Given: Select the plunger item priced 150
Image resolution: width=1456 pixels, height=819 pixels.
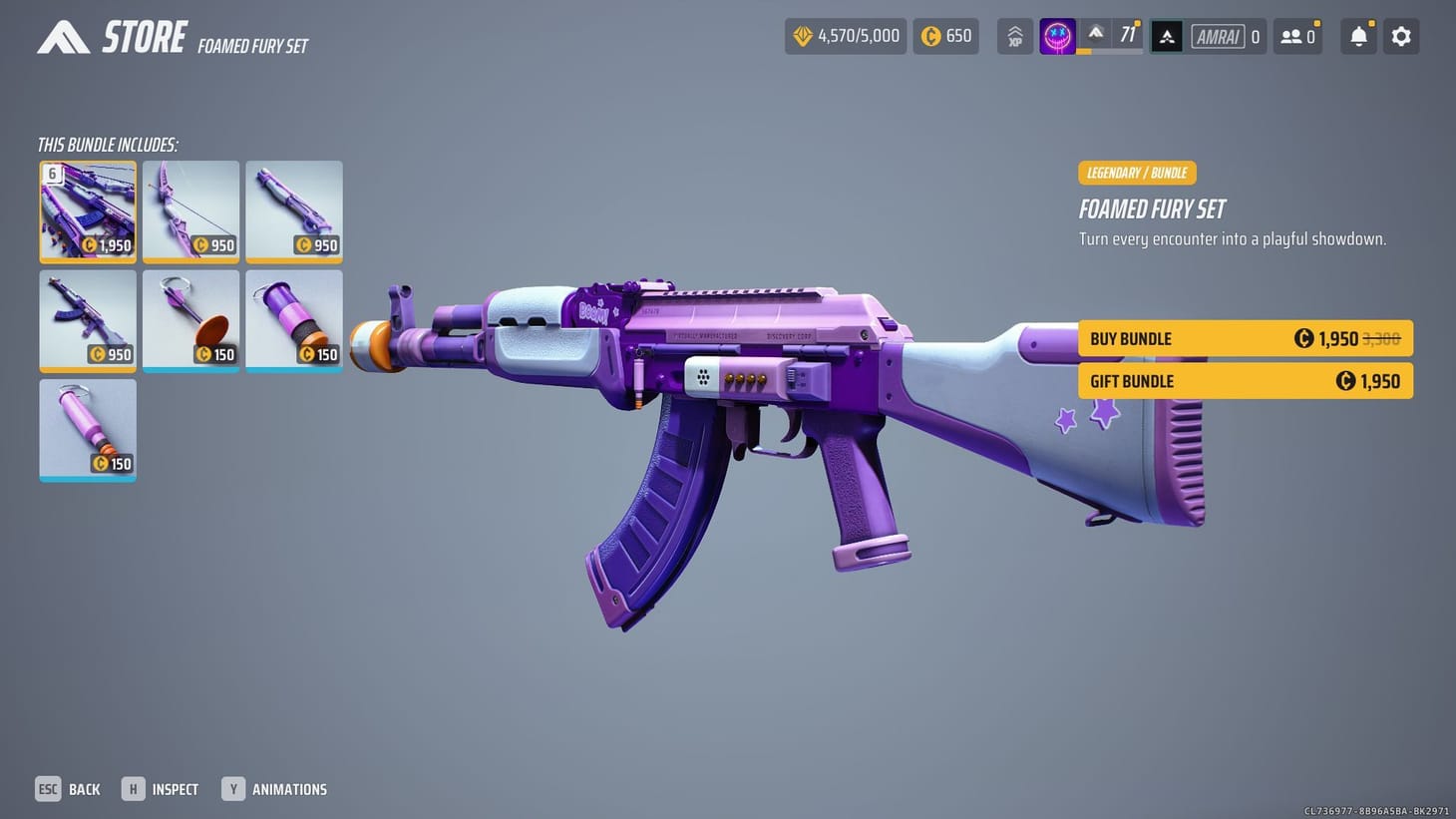Looking at the screenshot, I should (190, 320).
